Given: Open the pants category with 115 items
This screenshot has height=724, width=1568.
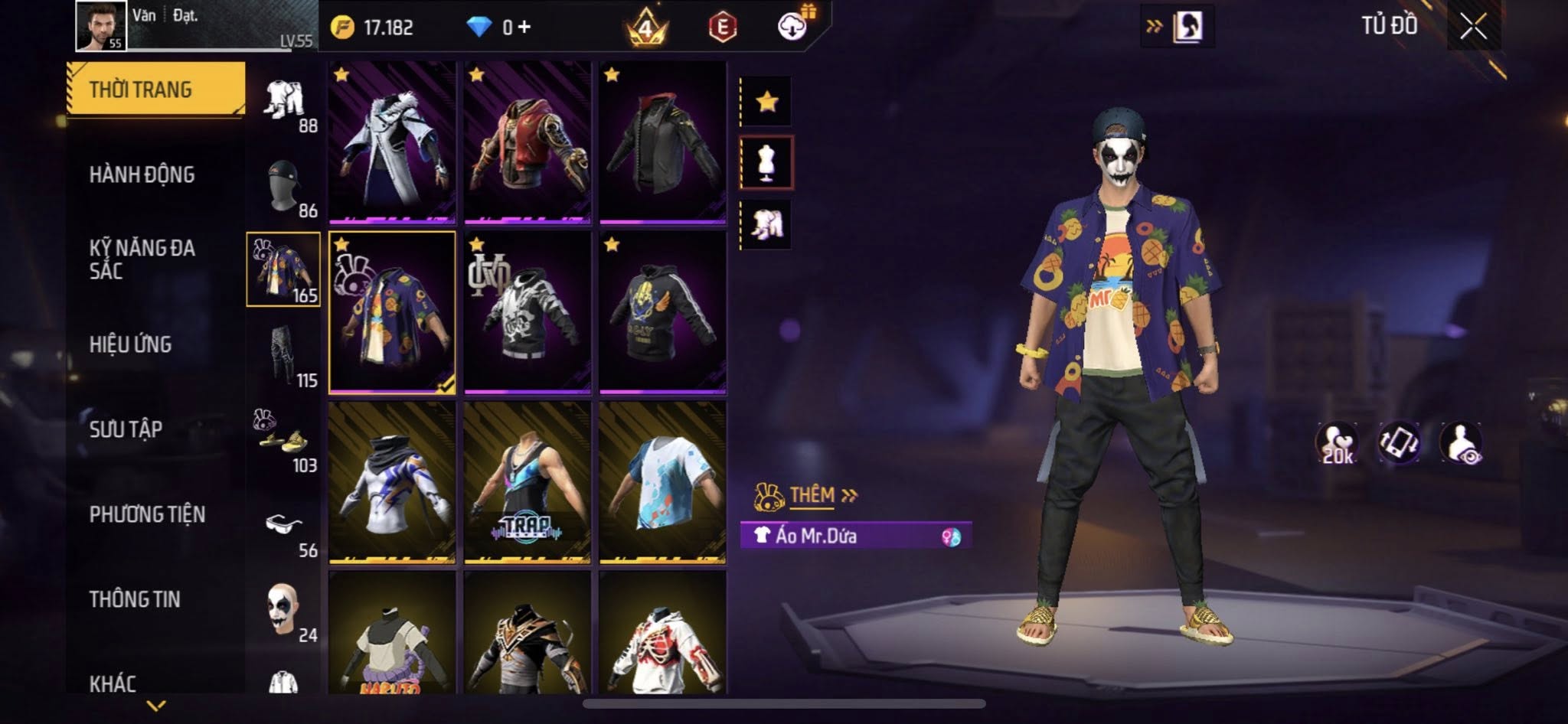Looking at the screenshot, I should 285,356.
